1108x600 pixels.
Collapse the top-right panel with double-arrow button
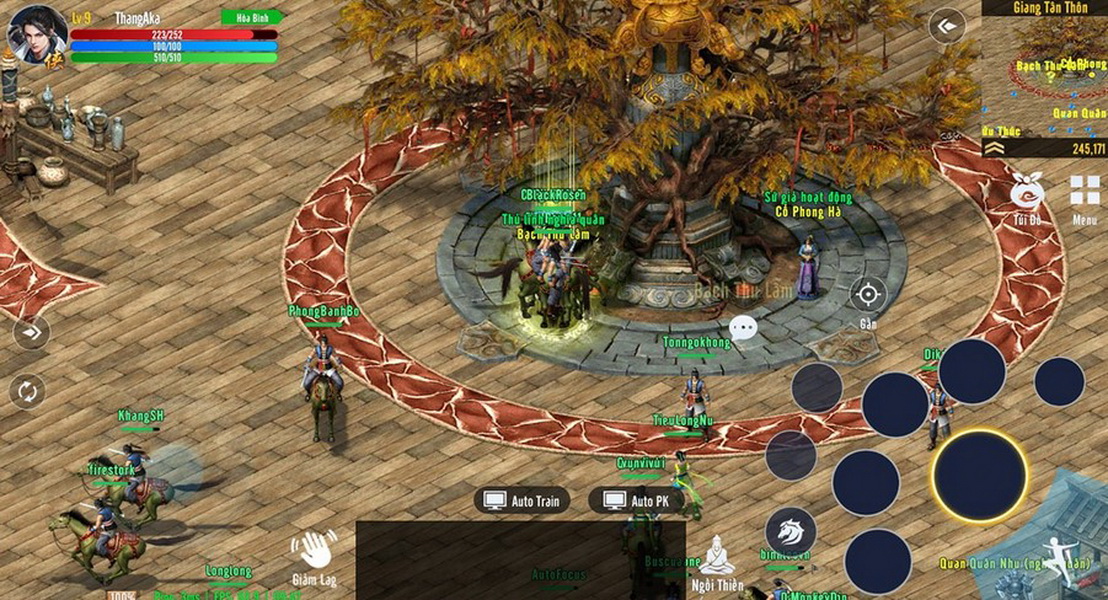coord(946,26)
